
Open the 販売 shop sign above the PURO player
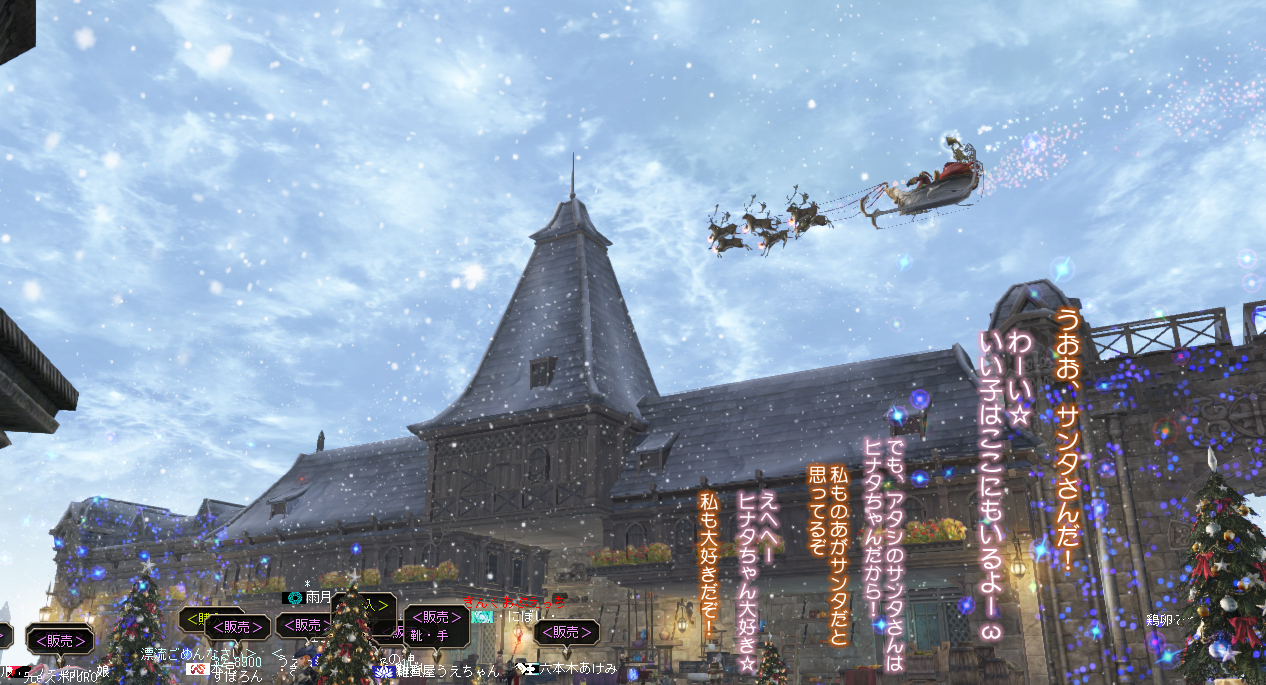coord(60,639)
